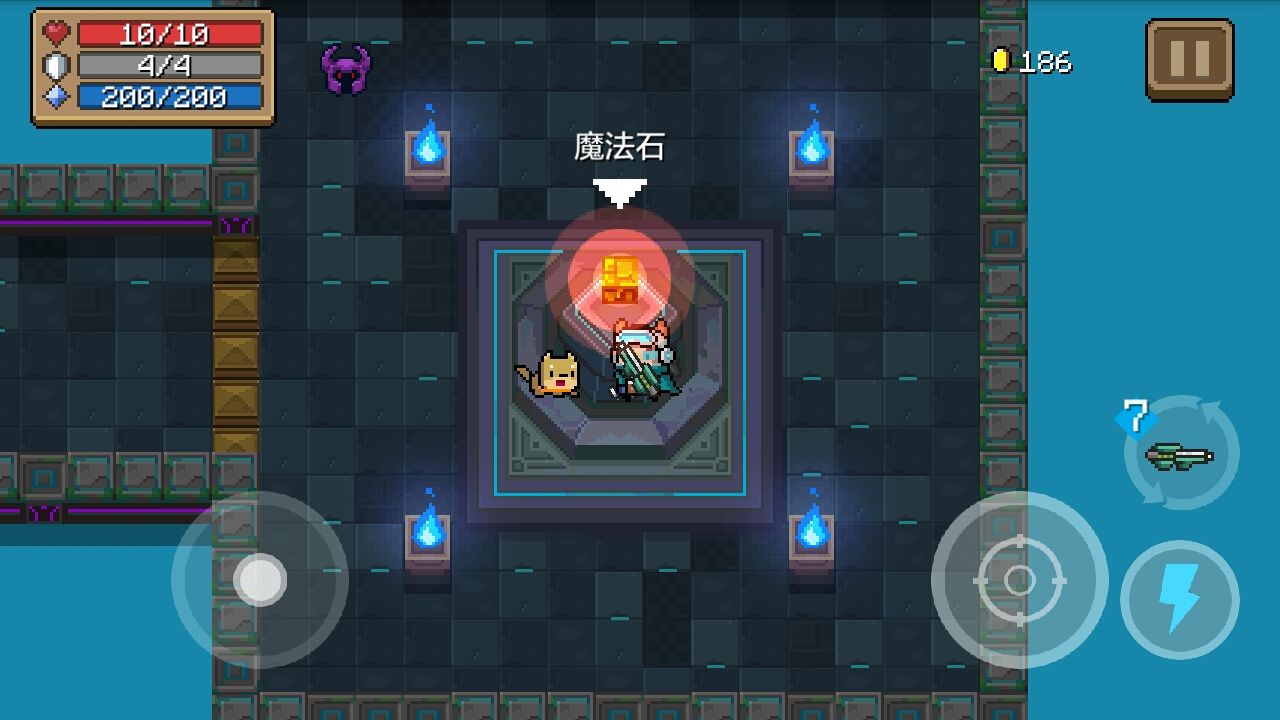This screenshot has width=1280, height=720.
Task: Tap the ammo count 7 above the weapon
Action: [1133, 418]
